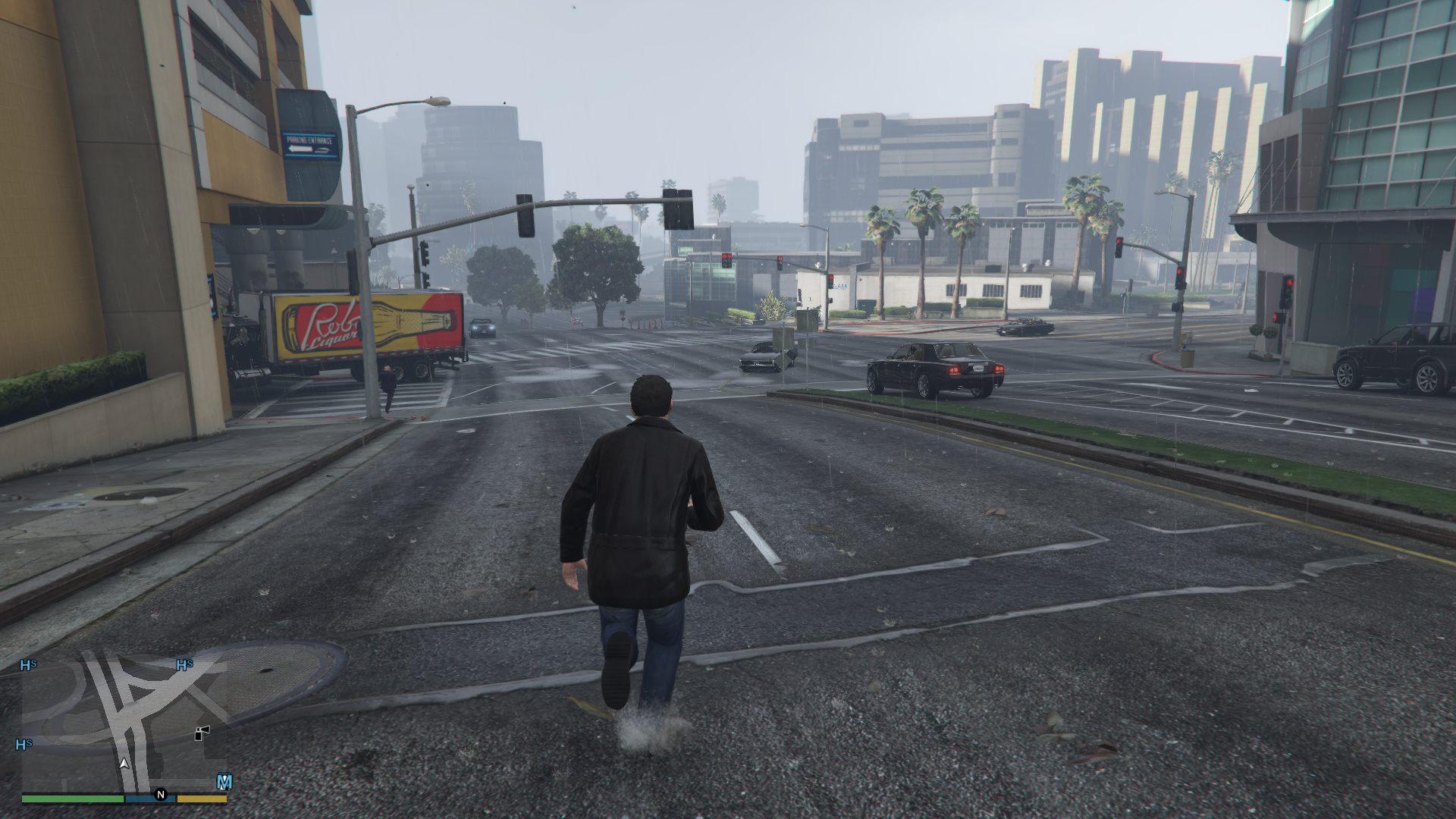Click the Parking Entrance sign text
This screenshot has width=1456, height=819.
click(x=309, y=141)
